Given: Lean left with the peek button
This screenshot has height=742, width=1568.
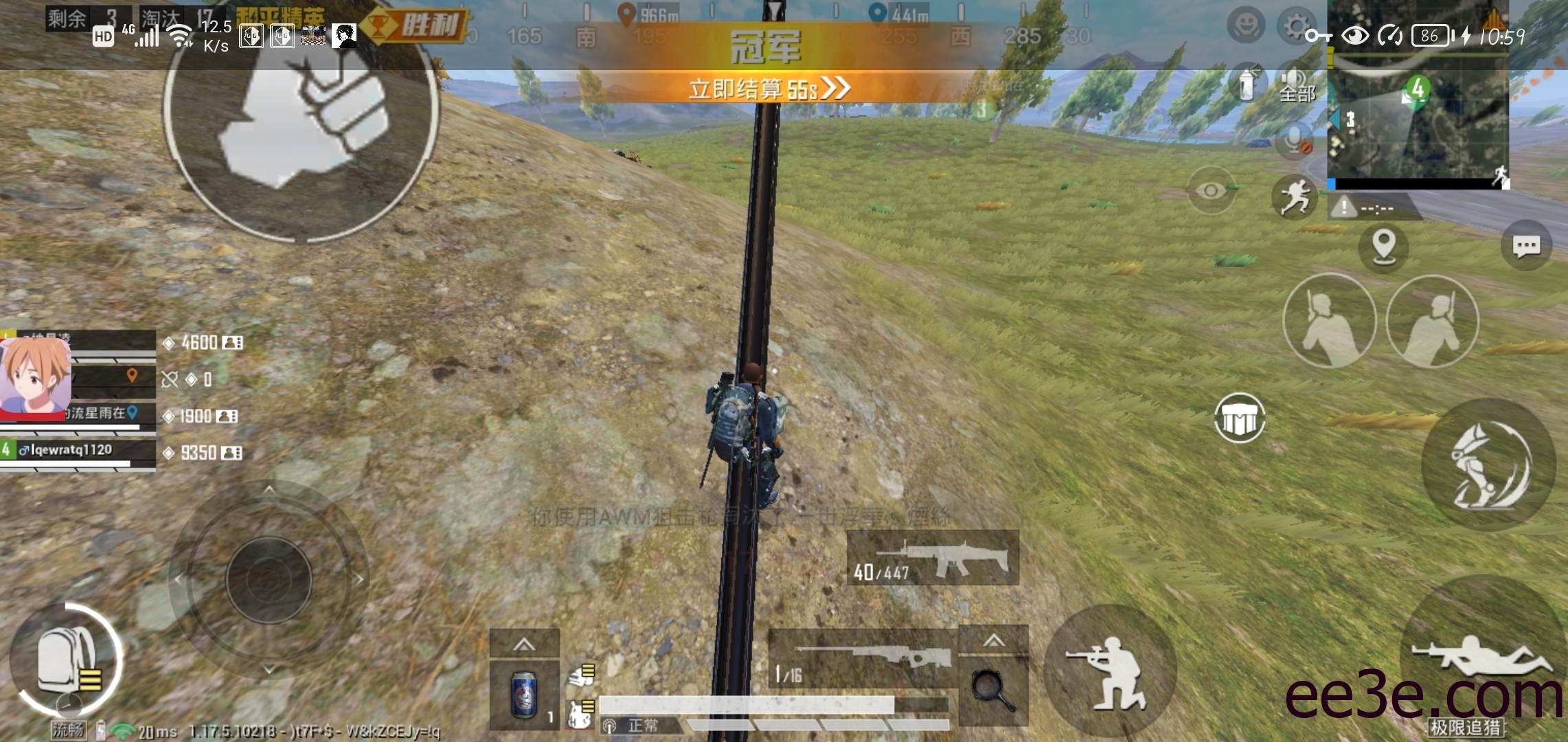Looking at the screenshot, I should [1329, 321].
